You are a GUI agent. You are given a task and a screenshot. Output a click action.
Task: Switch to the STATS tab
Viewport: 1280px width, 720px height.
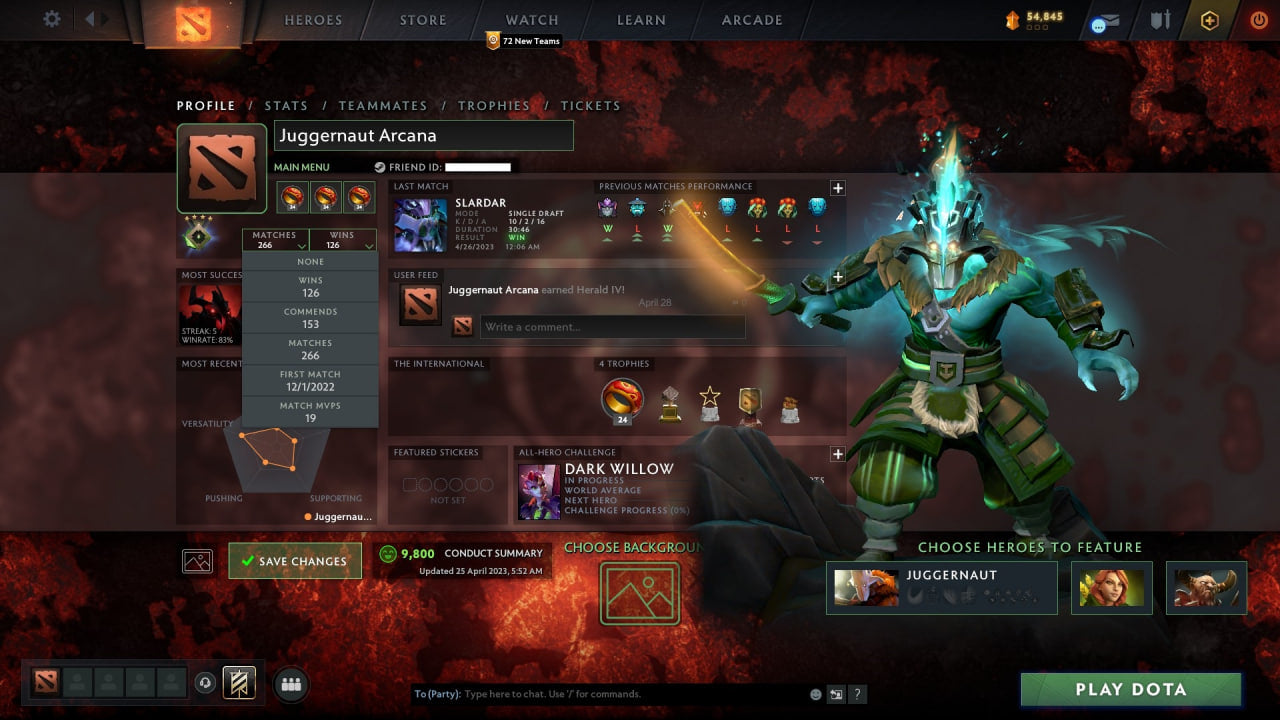click(x=286, y=105)
